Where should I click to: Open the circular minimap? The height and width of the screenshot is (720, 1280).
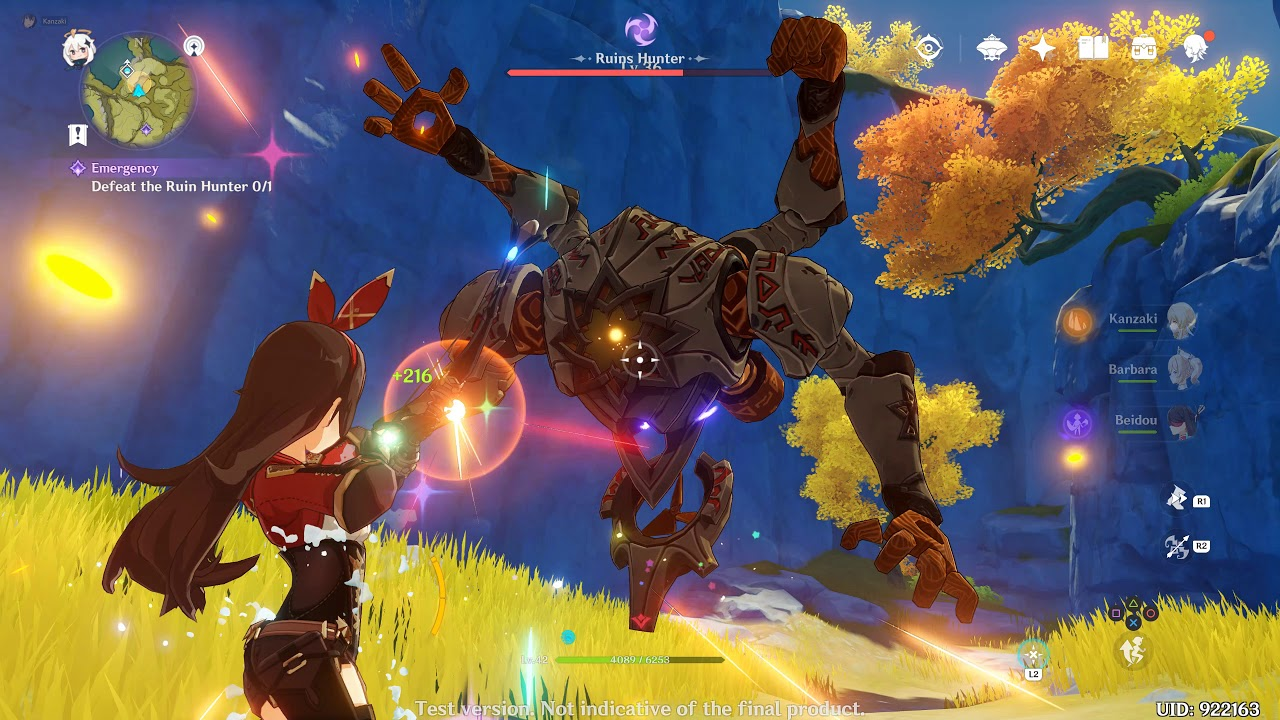pyautogui.click(x=137, y=91)
